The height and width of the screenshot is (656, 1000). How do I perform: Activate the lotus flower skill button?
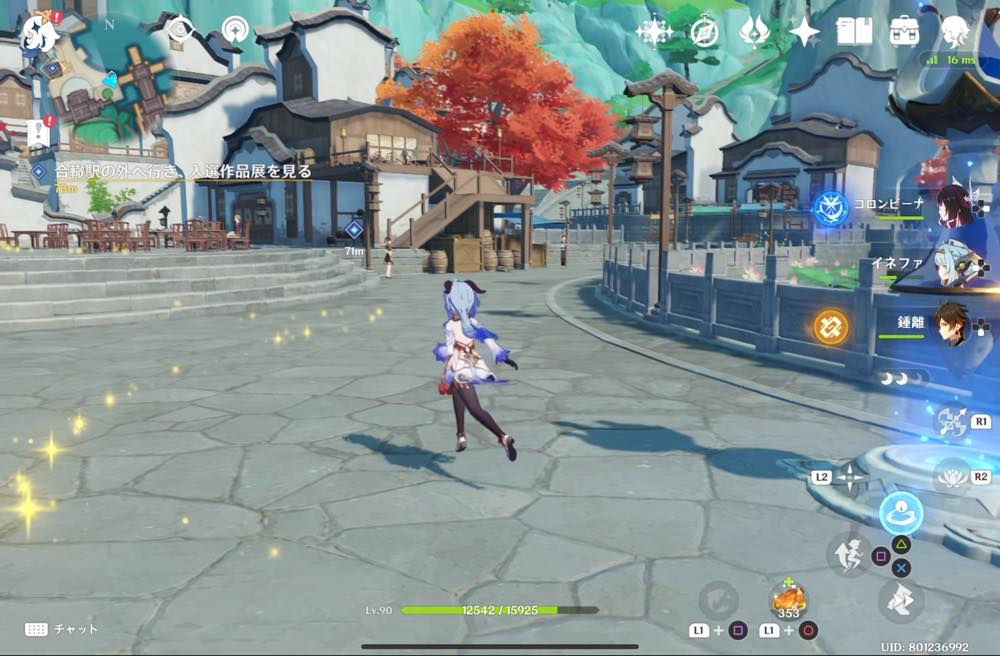point(950,476)
